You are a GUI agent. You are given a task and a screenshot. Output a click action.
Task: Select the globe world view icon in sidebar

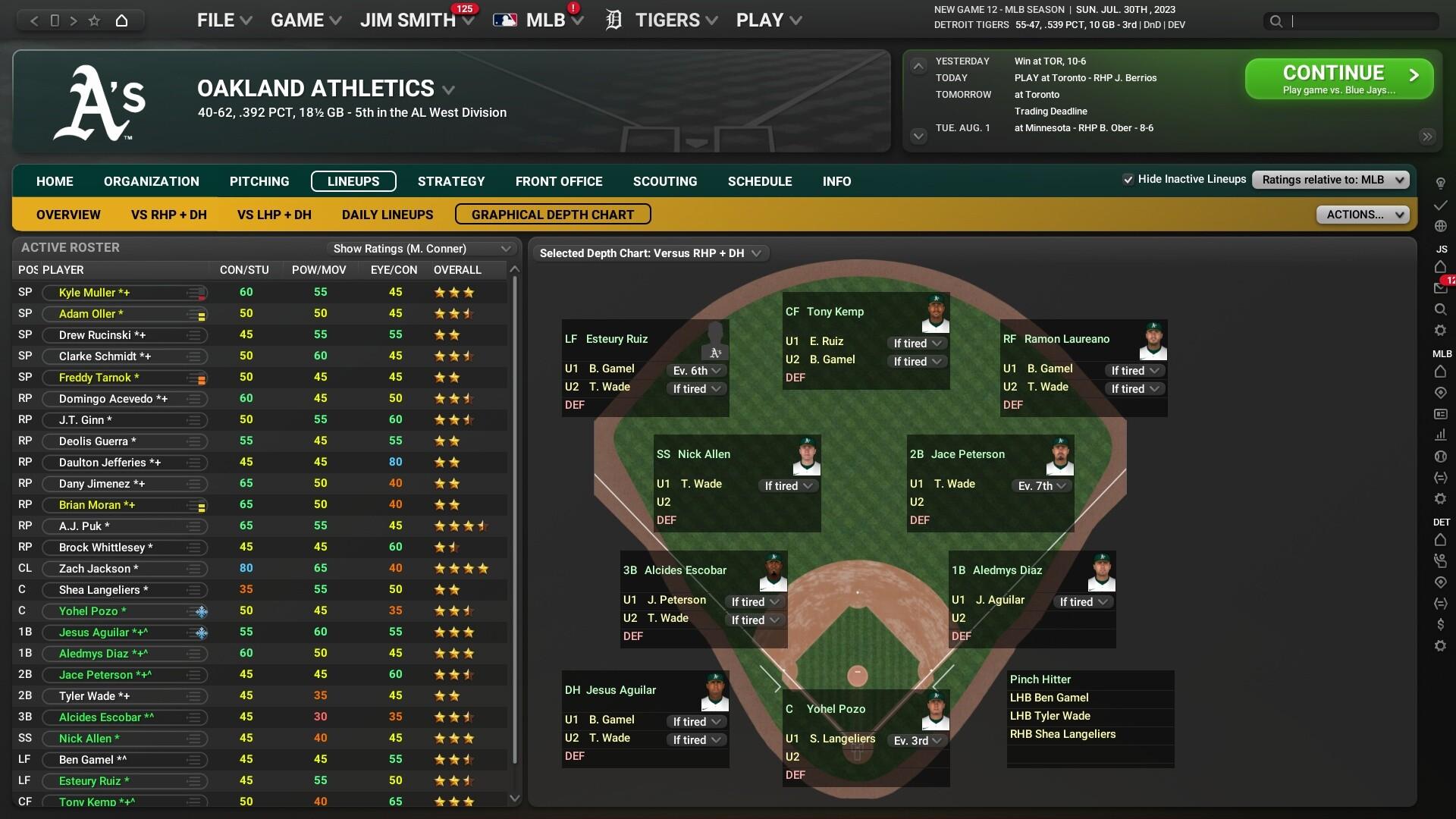pos(1442,224)
